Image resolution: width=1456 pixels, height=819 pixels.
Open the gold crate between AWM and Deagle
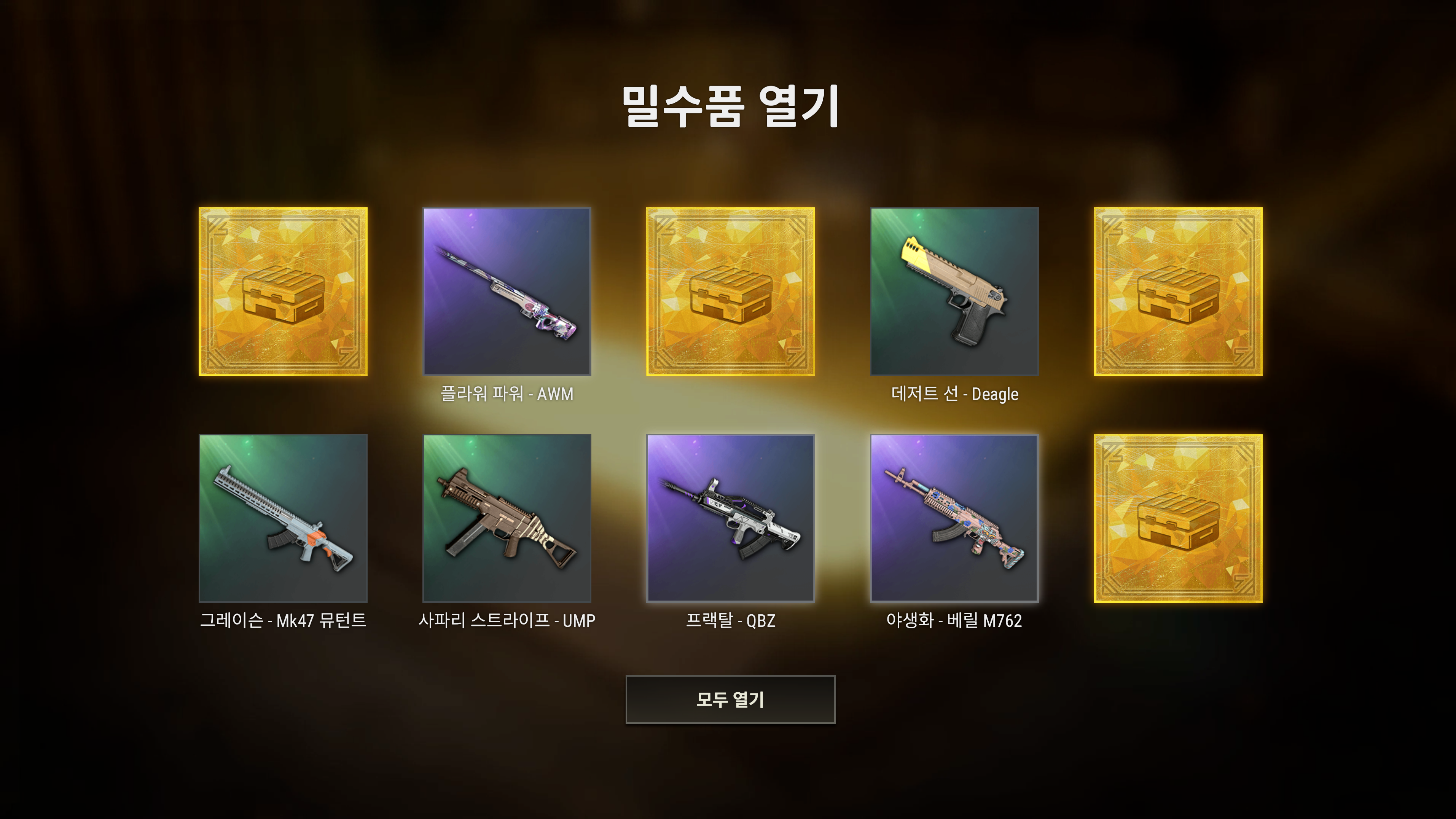pos(730,291)
